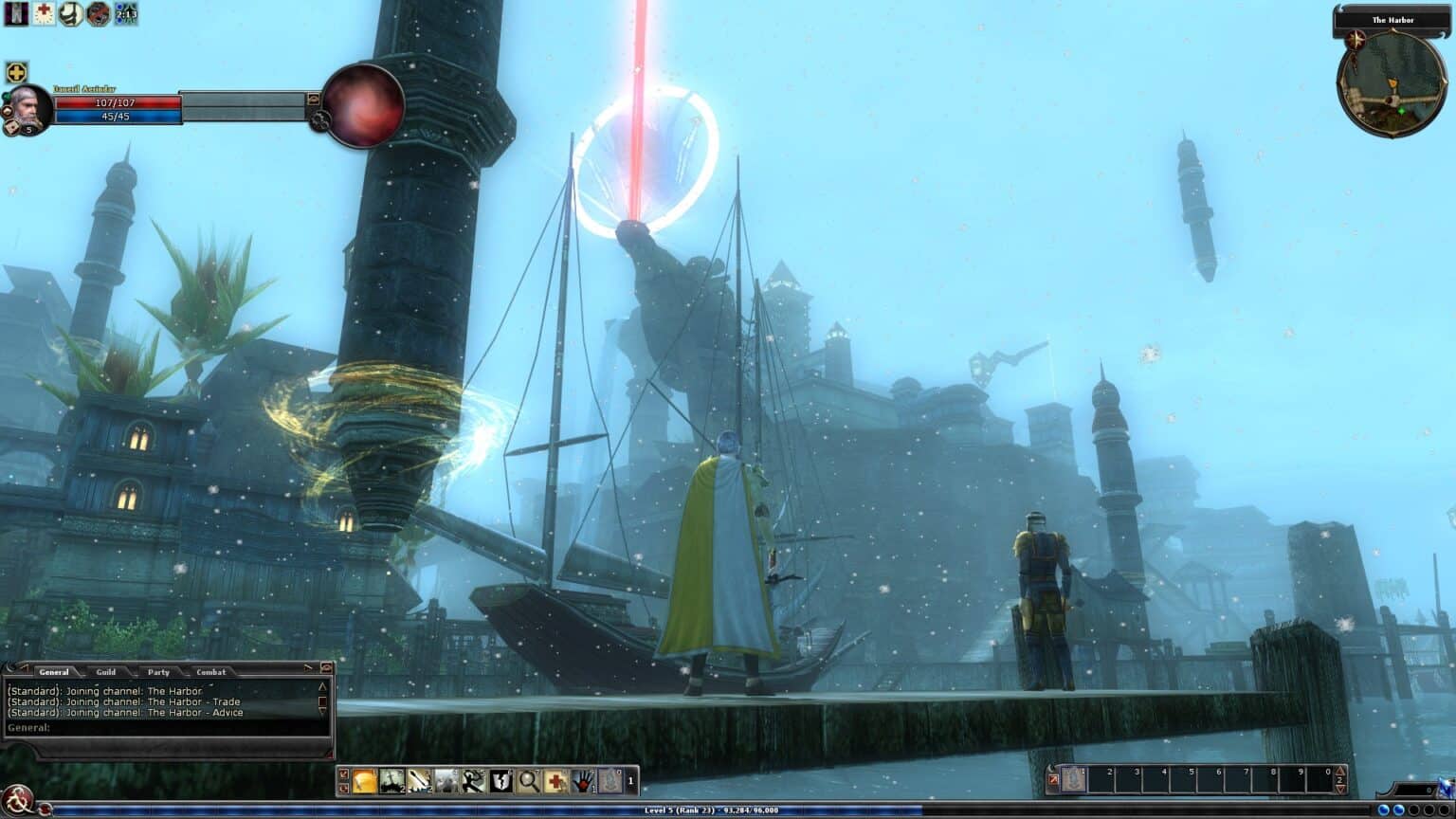Toggle the second blue orb at bottom right
The height and width of the screenshot is (819, 1456).
(1399, 810)
